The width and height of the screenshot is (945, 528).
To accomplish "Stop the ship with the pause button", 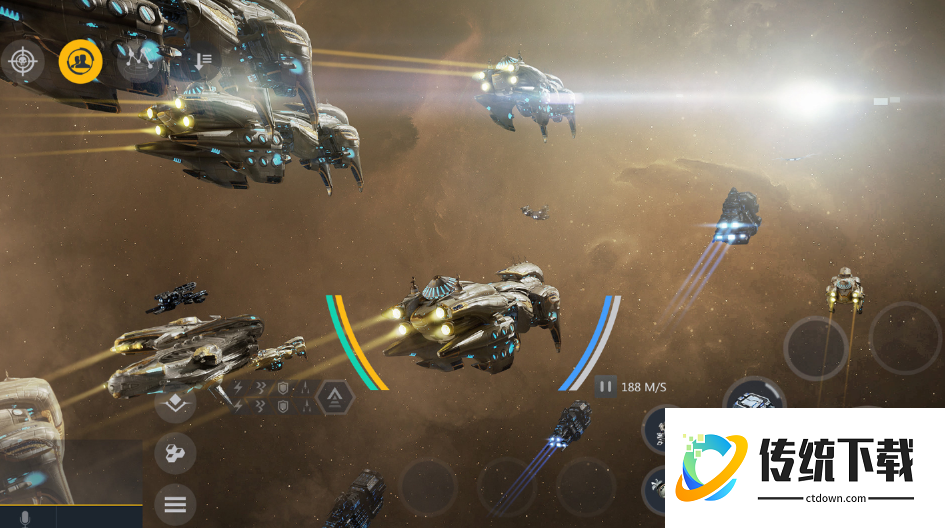I will click(x=606, y=386).
